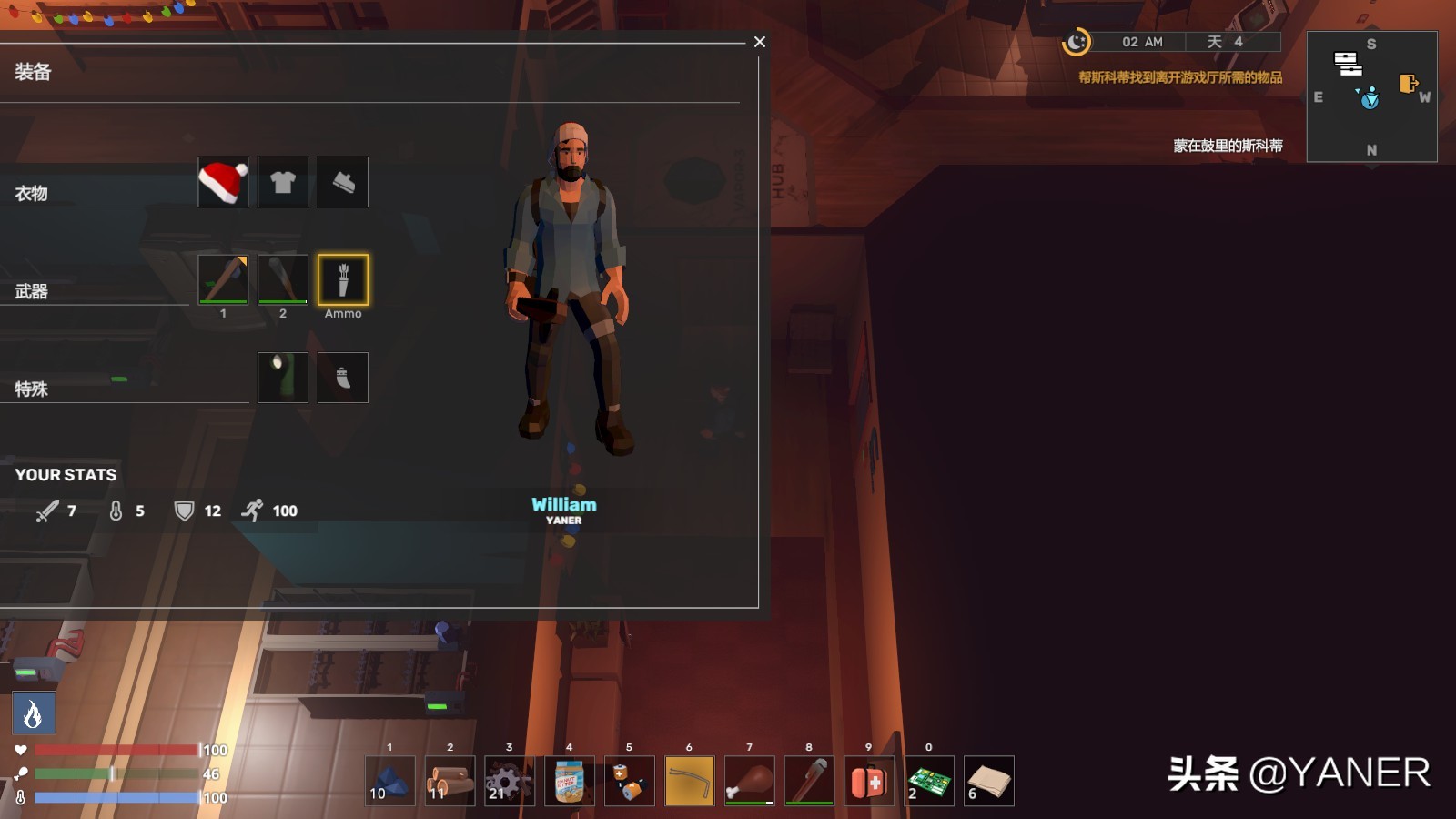Select the batteries hotbar slot
This screenshot has height=819, width=1456.
[x=630, y=781]
